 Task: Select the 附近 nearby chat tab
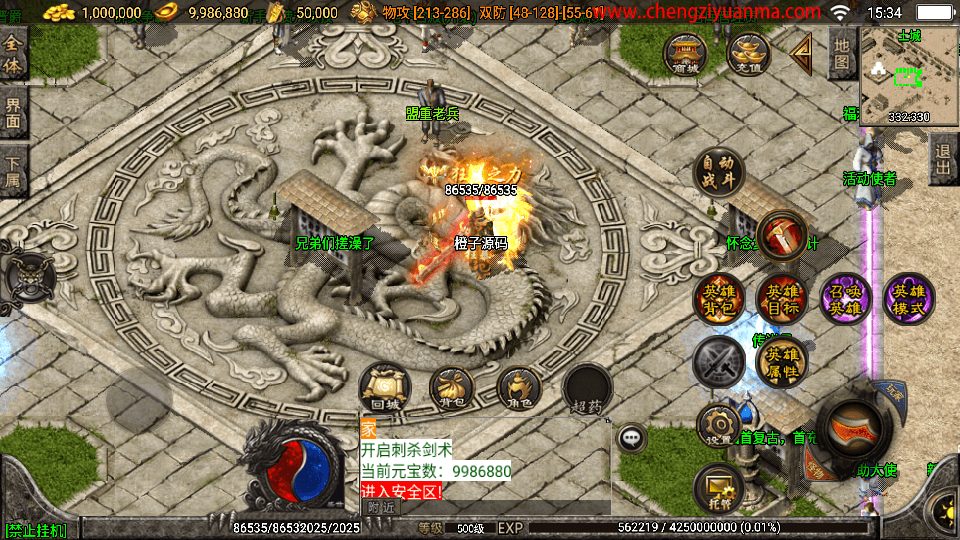tap(381, 507)
